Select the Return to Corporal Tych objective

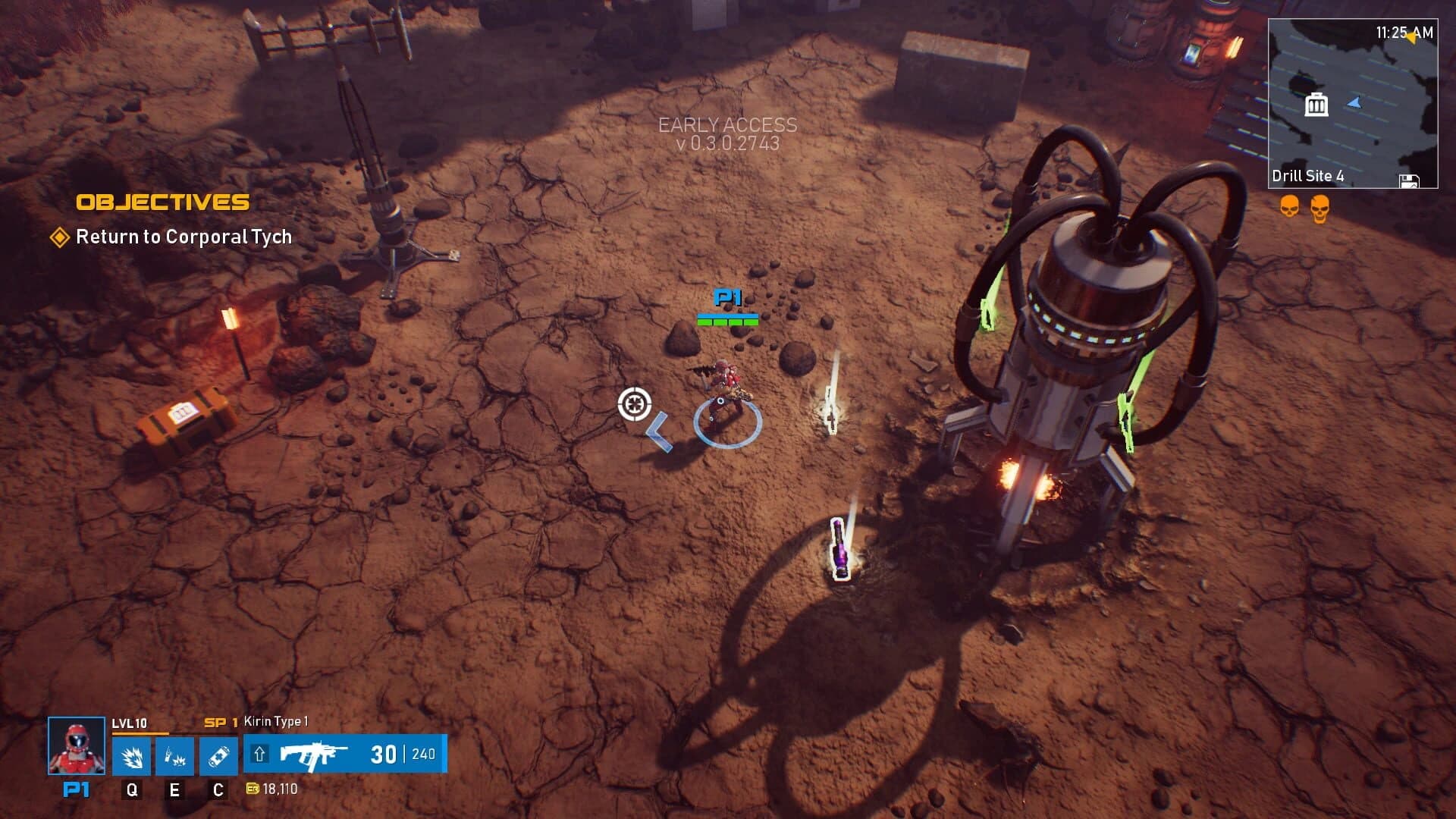coord(184,237)
